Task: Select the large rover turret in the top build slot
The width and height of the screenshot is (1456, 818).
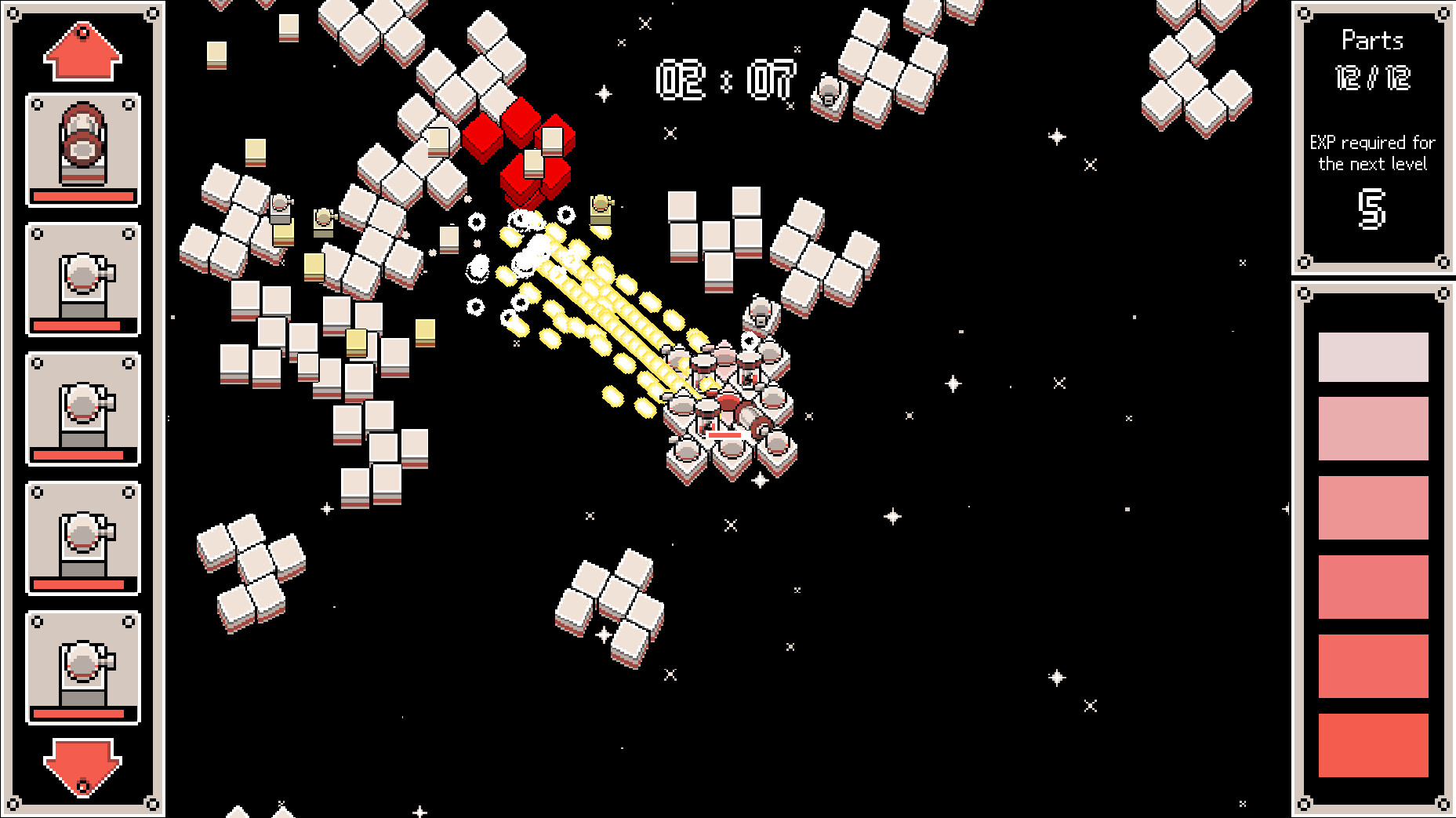Action: point(82,149)
